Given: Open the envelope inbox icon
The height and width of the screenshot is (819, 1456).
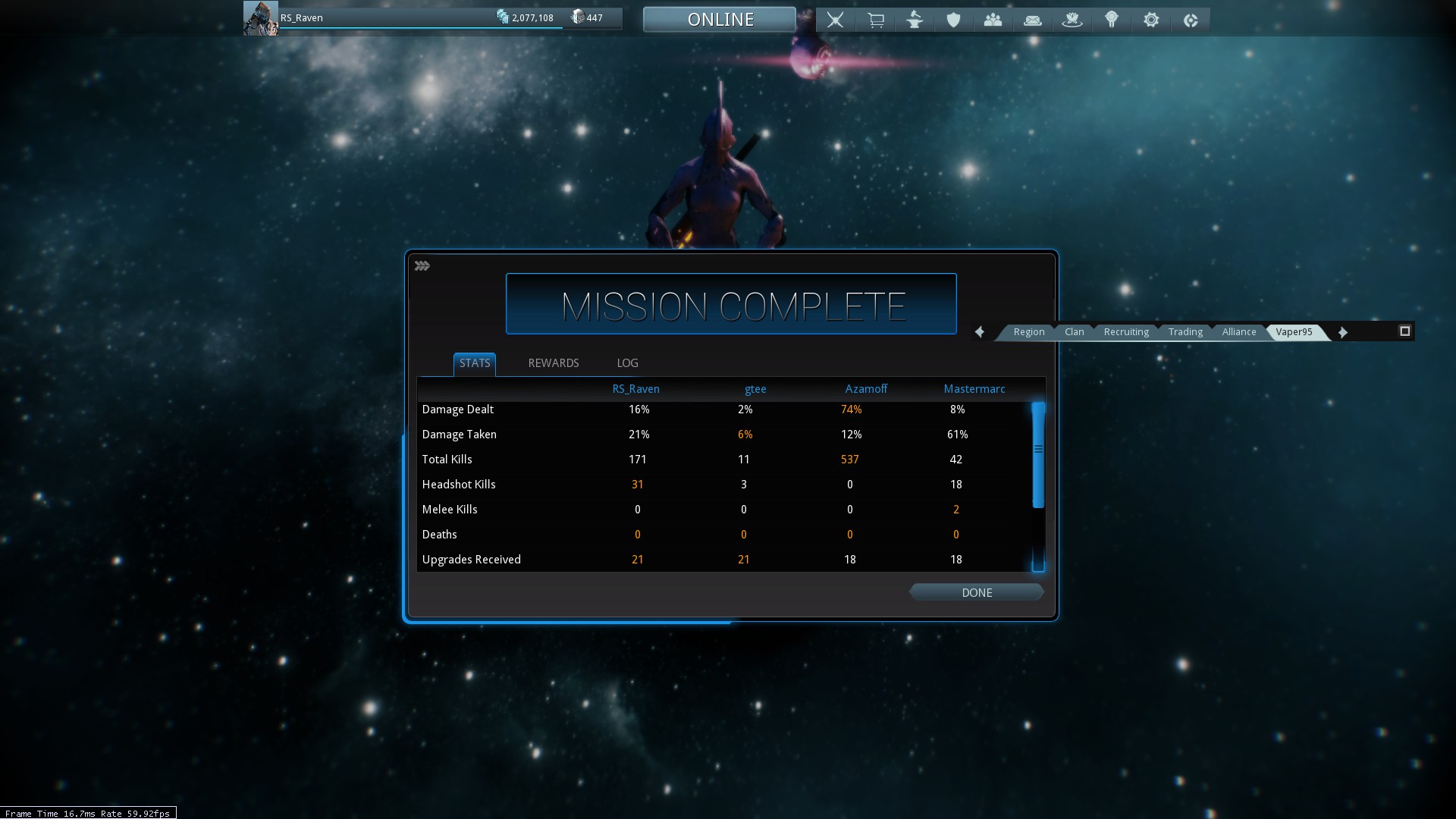Looking at the screenshot, I should (1032, 20).
